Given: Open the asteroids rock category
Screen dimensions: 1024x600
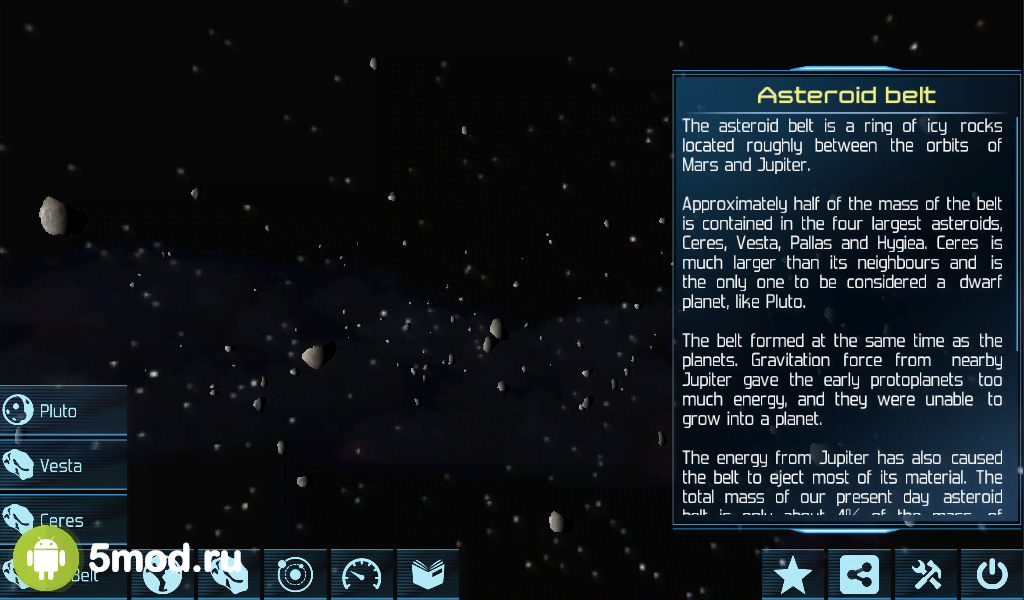Looking at the screenshot, I should point(229,575).
